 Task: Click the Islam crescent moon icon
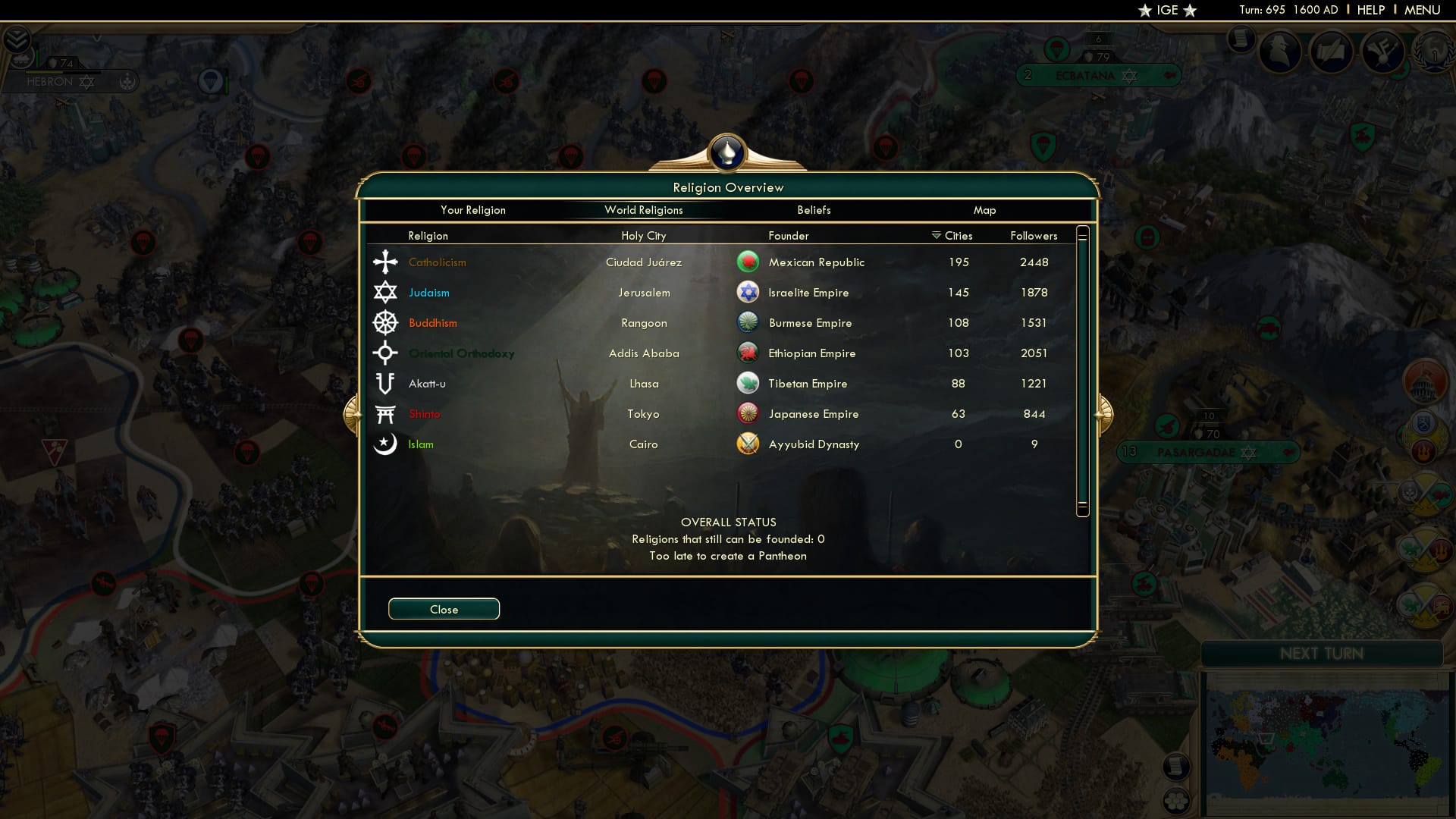386,444
